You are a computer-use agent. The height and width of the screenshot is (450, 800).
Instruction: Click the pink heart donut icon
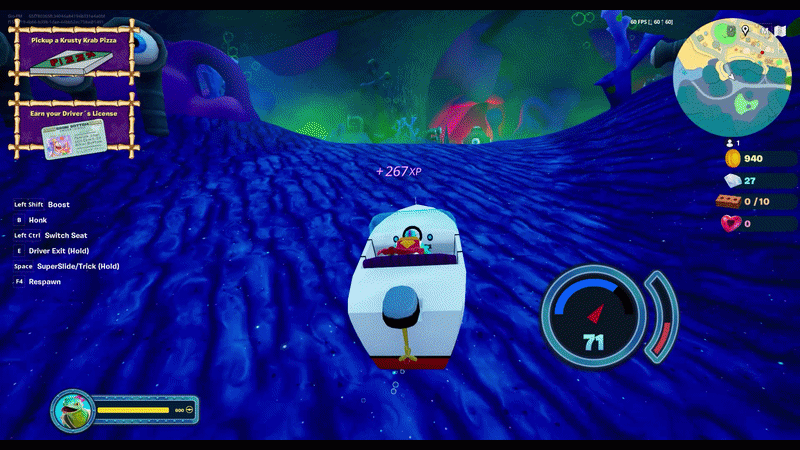tap(732, 223)
